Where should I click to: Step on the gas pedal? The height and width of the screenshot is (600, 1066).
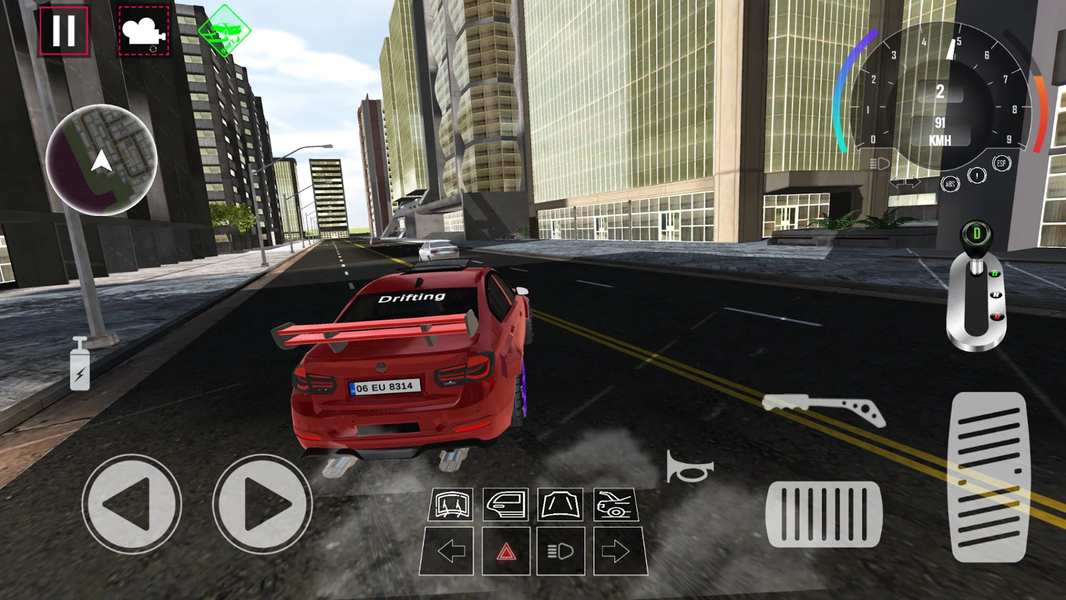click(988, 476)
